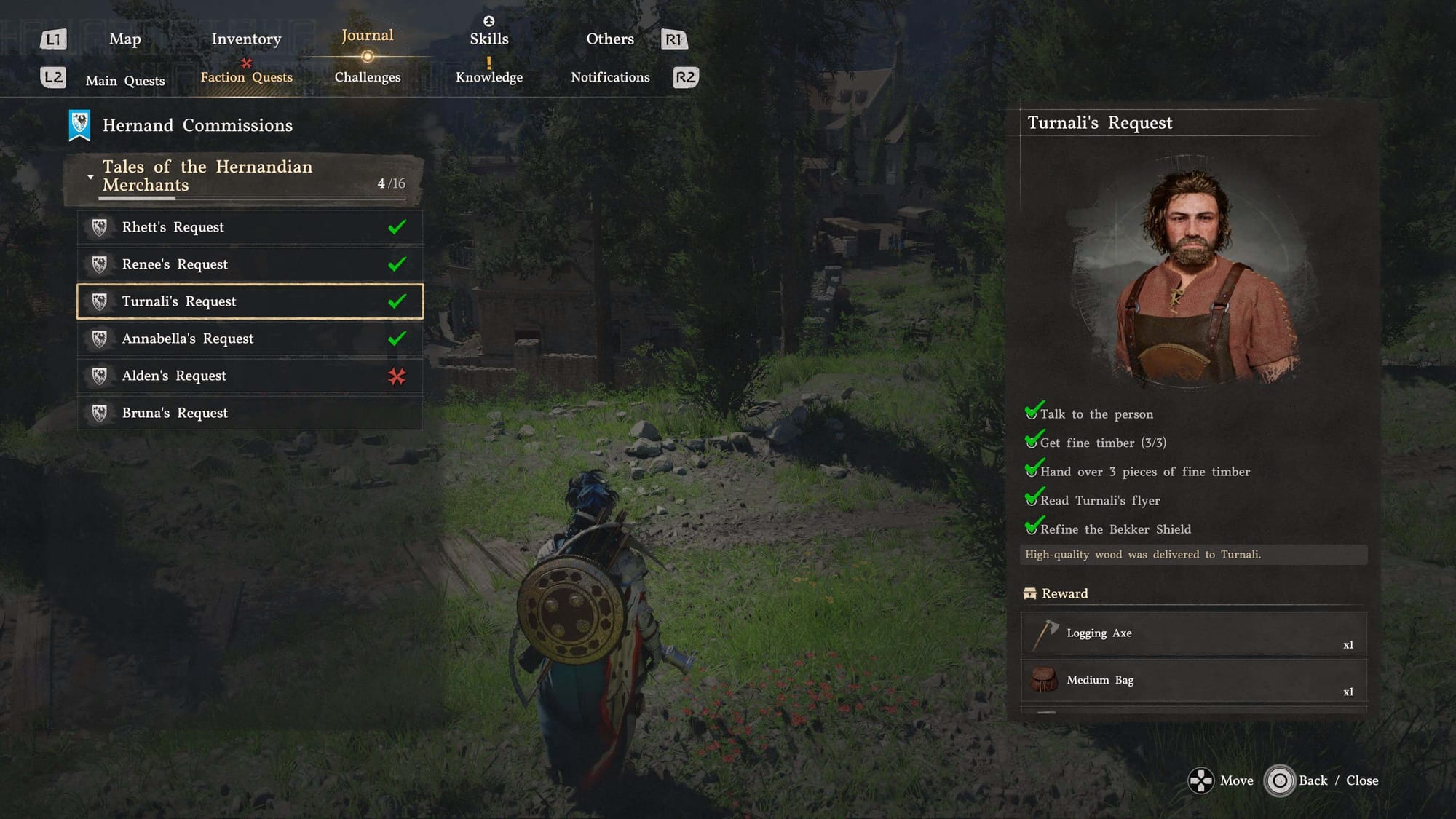This screenshot has width=1456, height=819.
Task: Go to the Skills tab
Action: [488, 39]
